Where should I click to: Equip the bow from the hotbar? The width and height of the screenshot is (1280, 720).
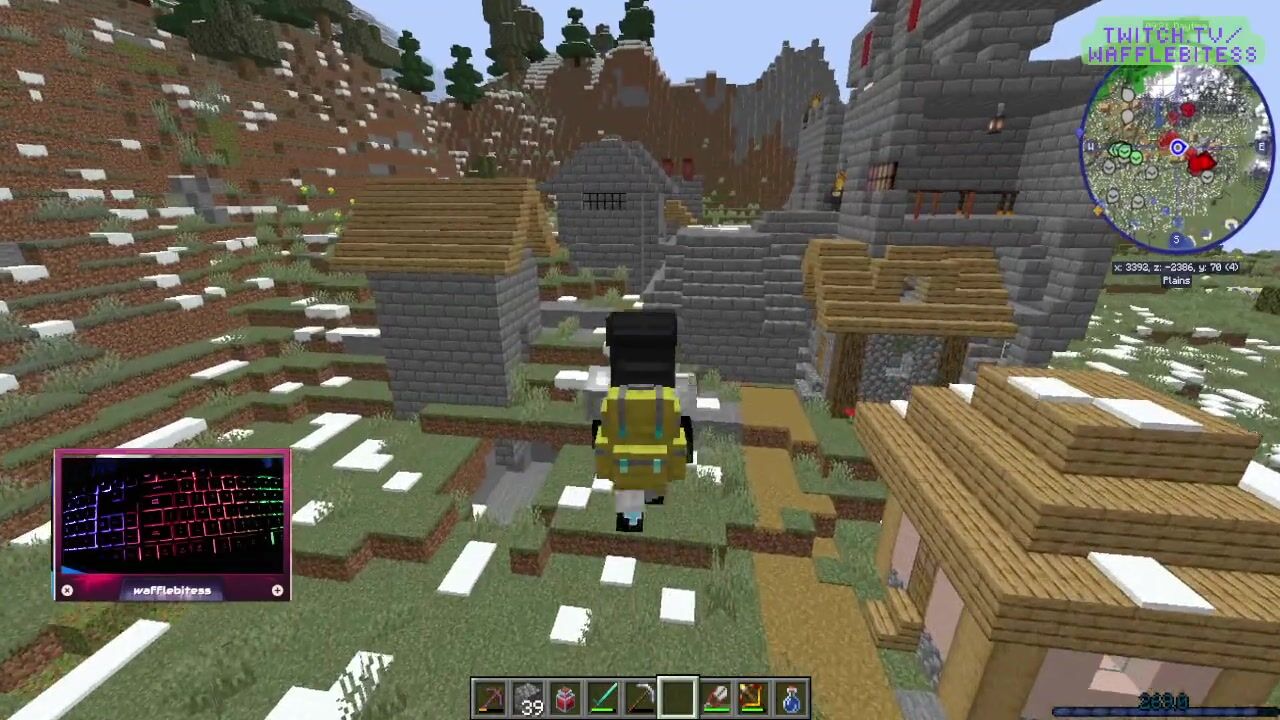click(753, 698)
